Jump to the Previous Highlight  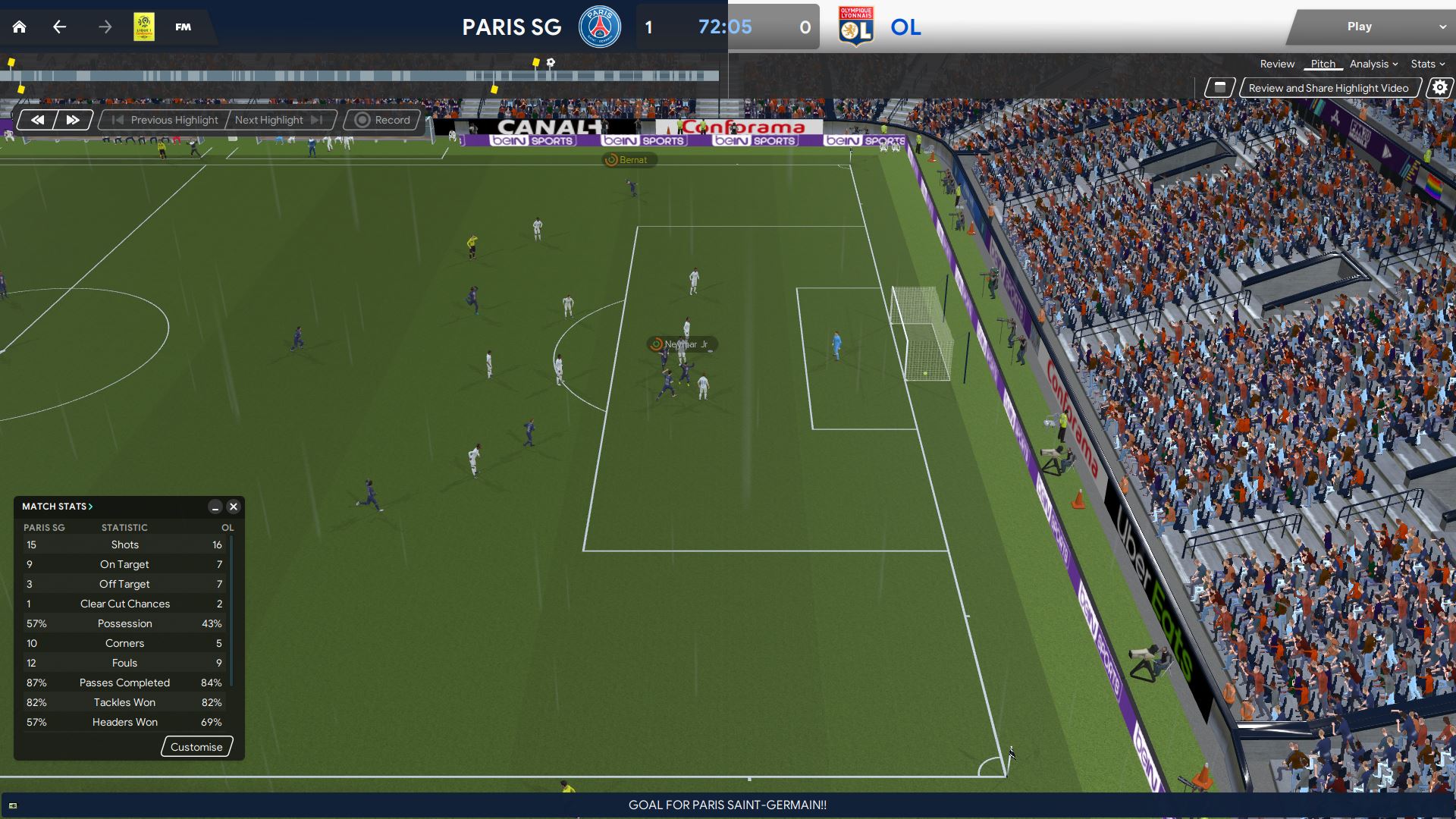click(165, 120)
